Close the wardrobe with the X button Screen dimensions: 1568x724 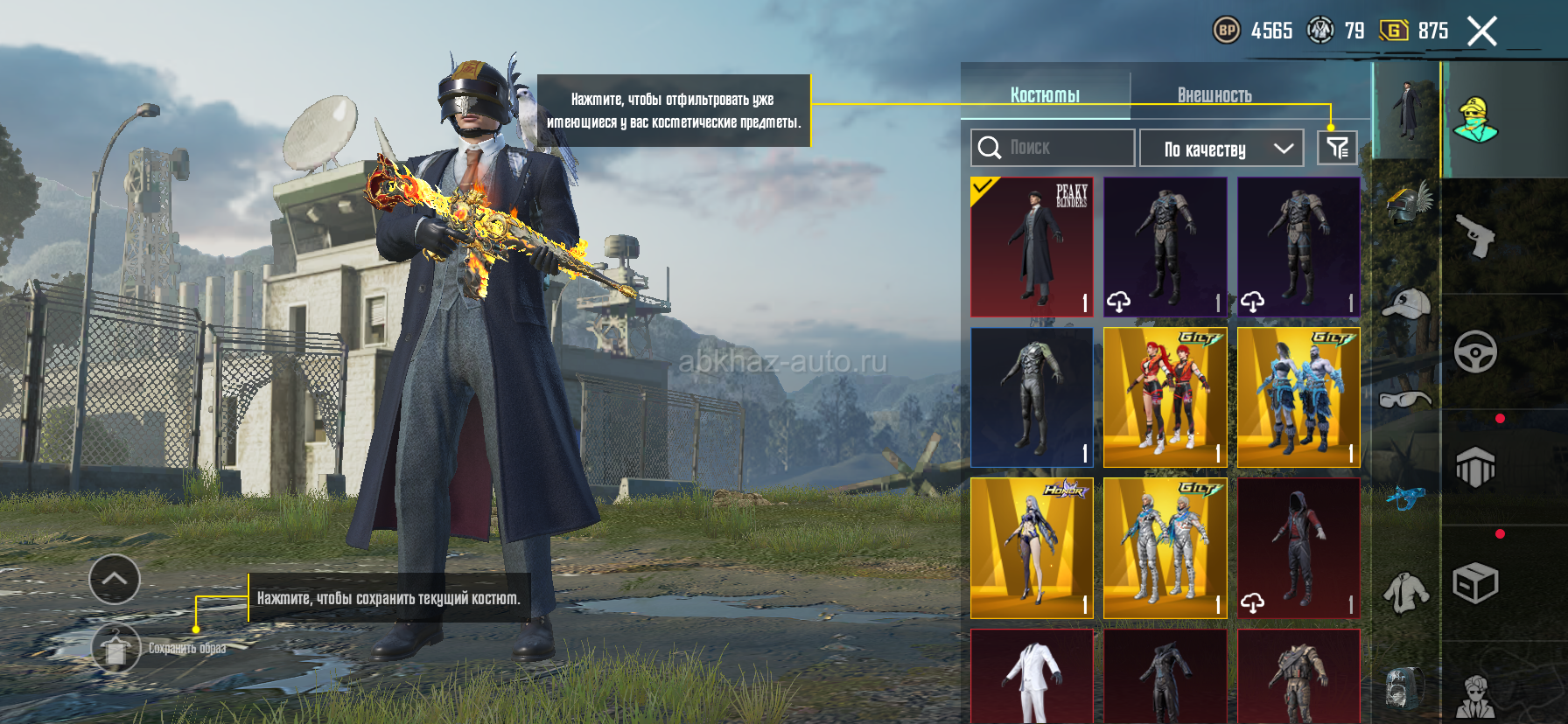coord(1481,32)
